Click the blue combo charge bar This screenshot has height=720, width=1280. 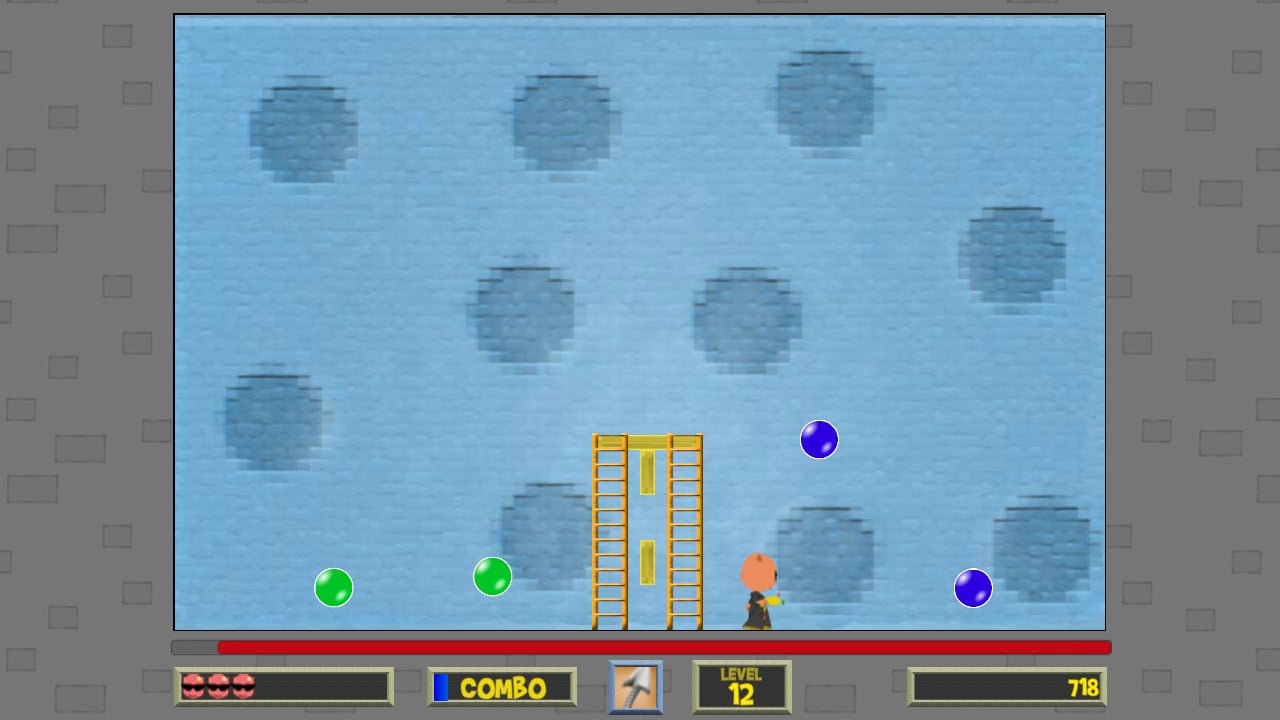pyautogui.click(x=441, y=687)
